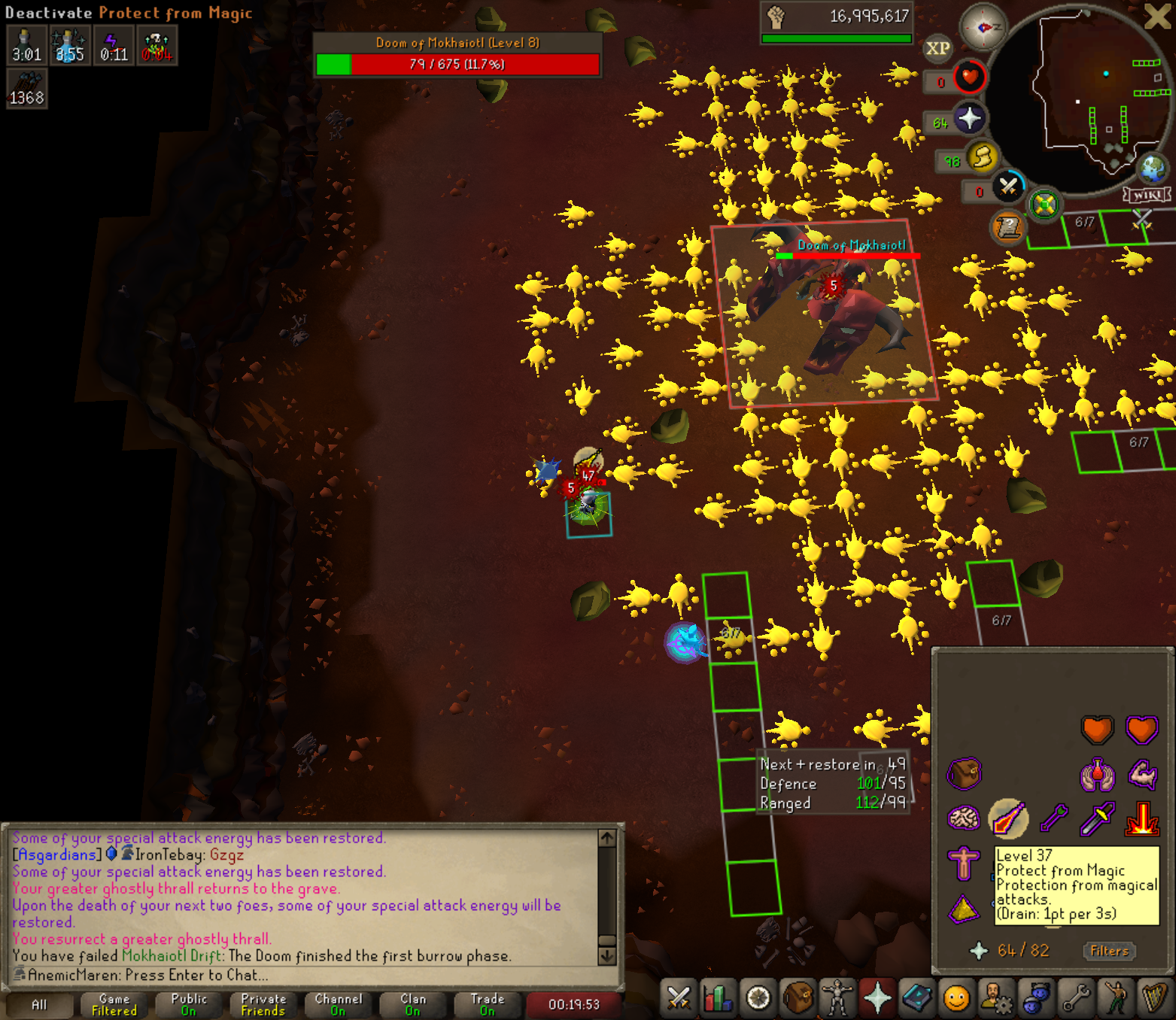The image size is (1176, 1020).
Task: Open the world map globe
Action: pos(1152,168)
